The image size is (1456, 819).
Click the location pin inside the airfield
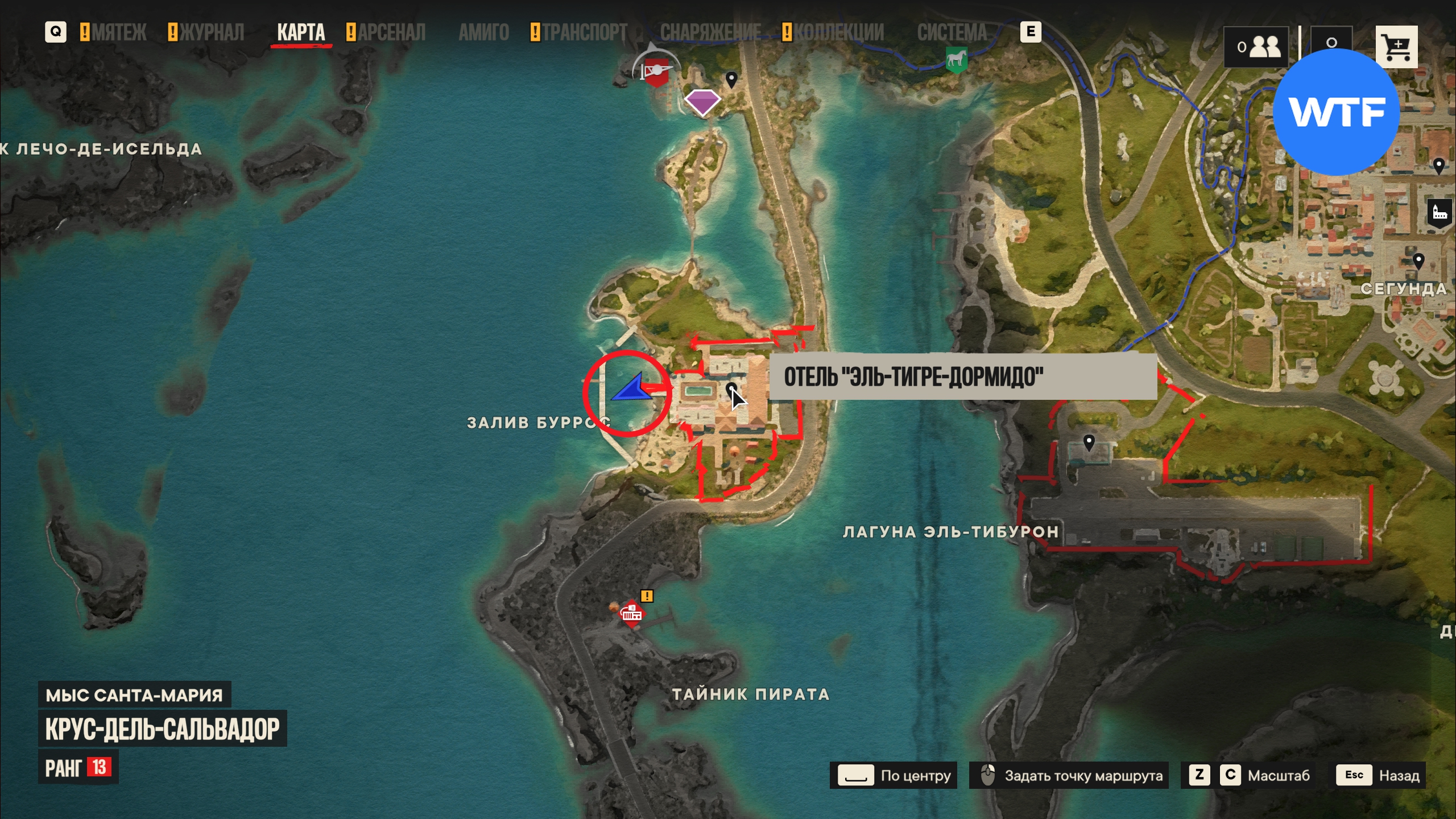1089,442
